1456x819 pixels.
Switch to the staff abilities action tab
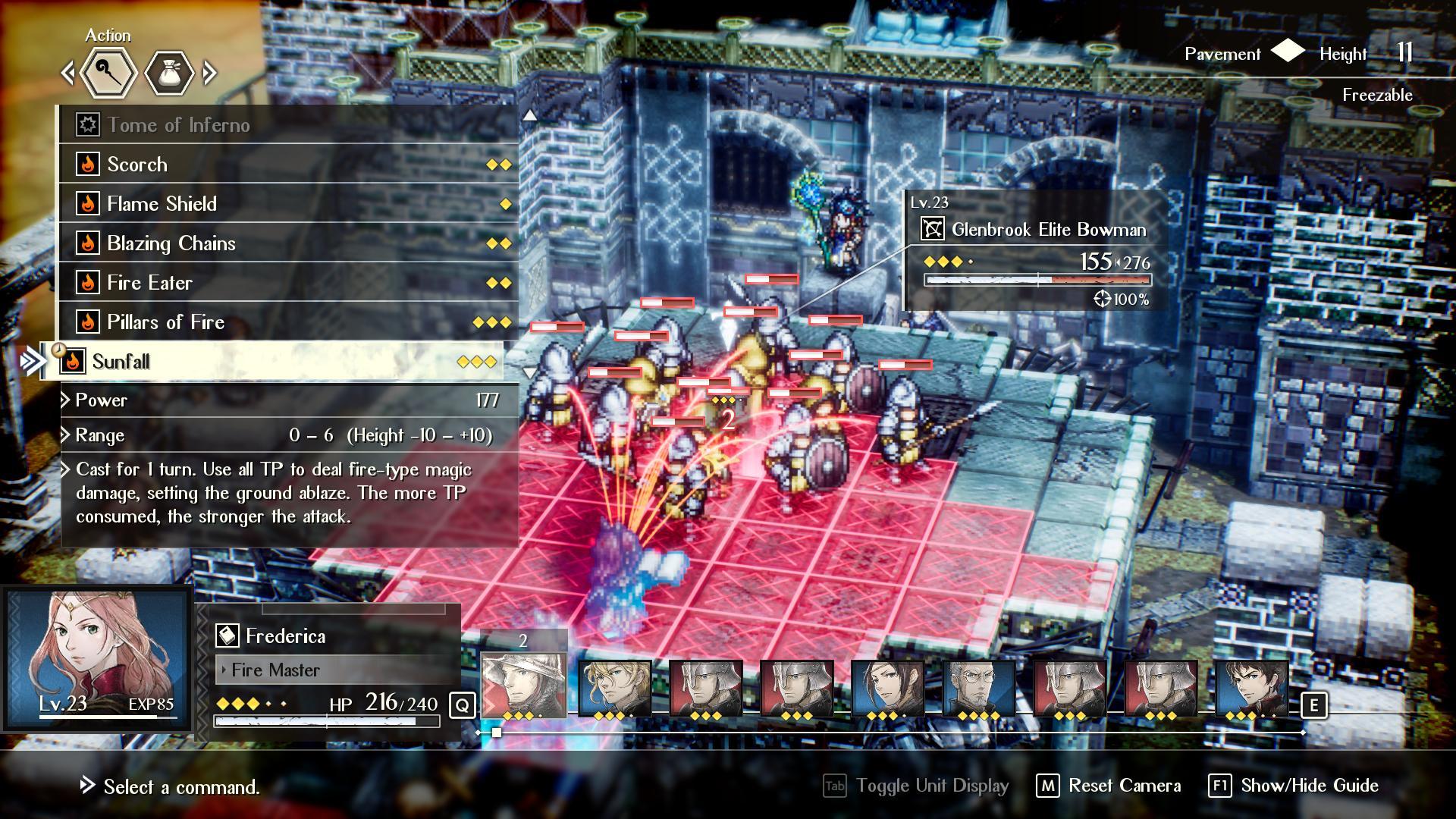pyautogui.click(x=108, y=74)
